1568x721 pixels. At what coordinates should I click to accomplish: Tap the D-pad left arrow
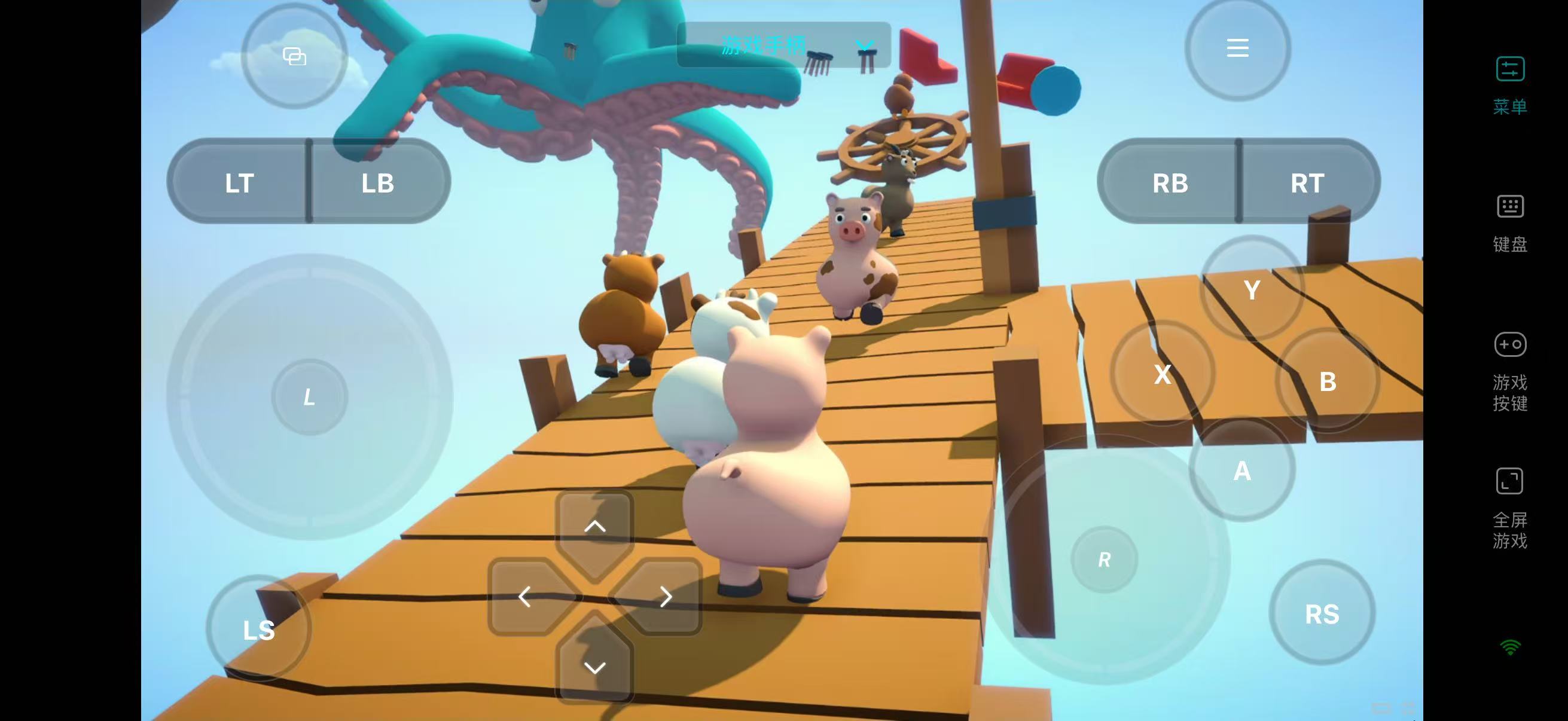524,597
